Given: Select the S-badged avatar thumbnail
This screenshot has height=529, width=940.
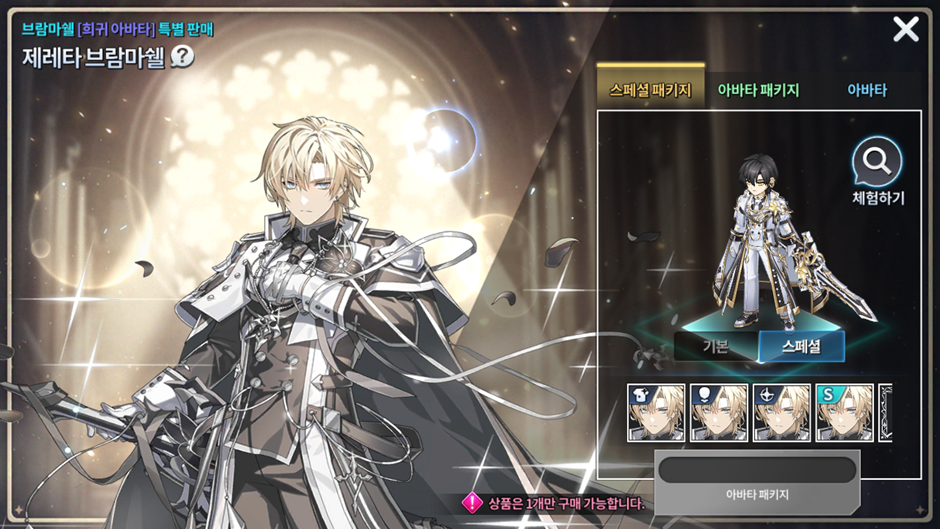Looking at the screenshot, I should (x=844, y=412).
